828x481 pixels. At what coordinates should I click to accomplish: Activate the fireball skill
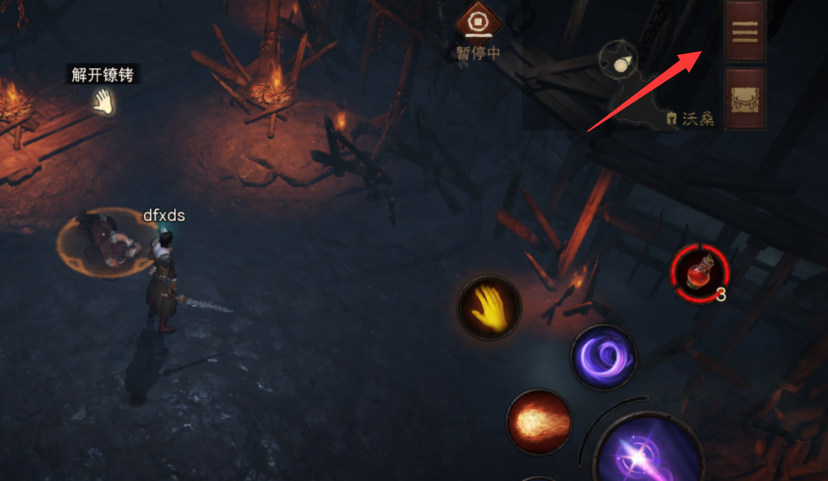pyautogui.click(x=539, y=420)
